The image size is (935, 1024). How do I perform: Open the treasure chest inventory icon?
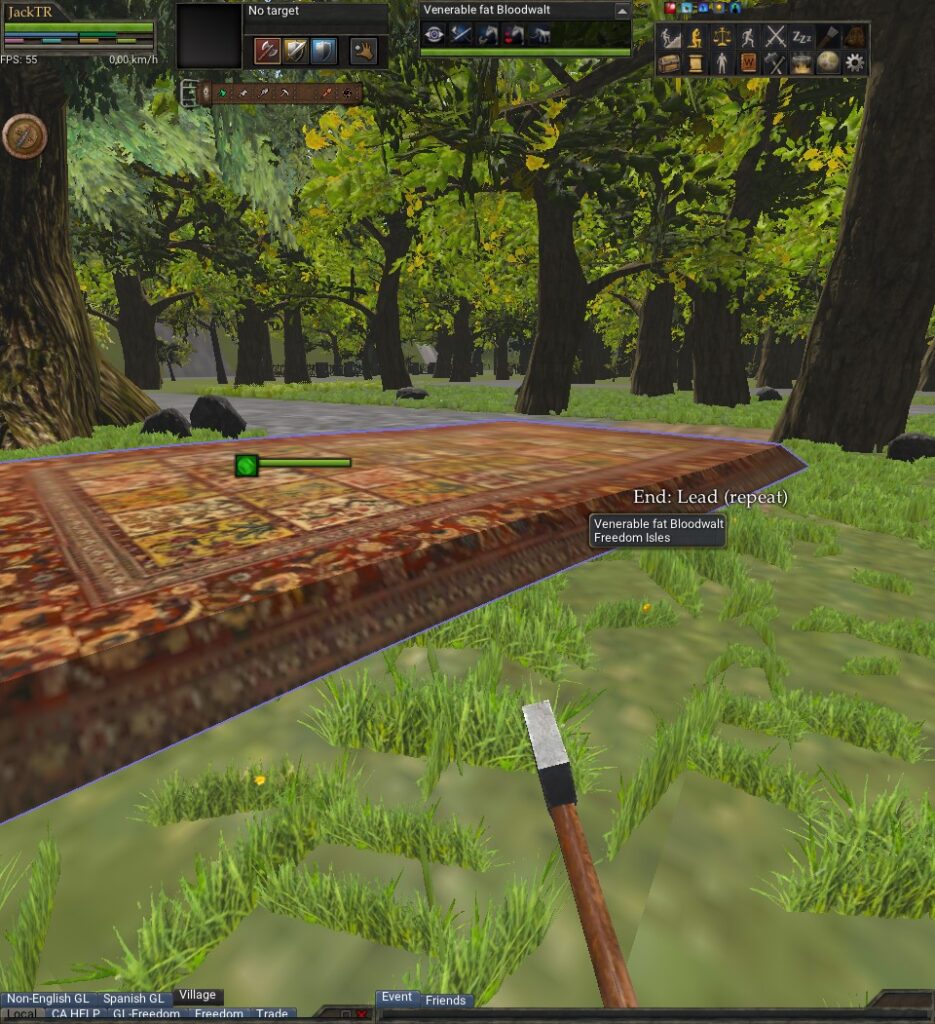tap(670, 63)
